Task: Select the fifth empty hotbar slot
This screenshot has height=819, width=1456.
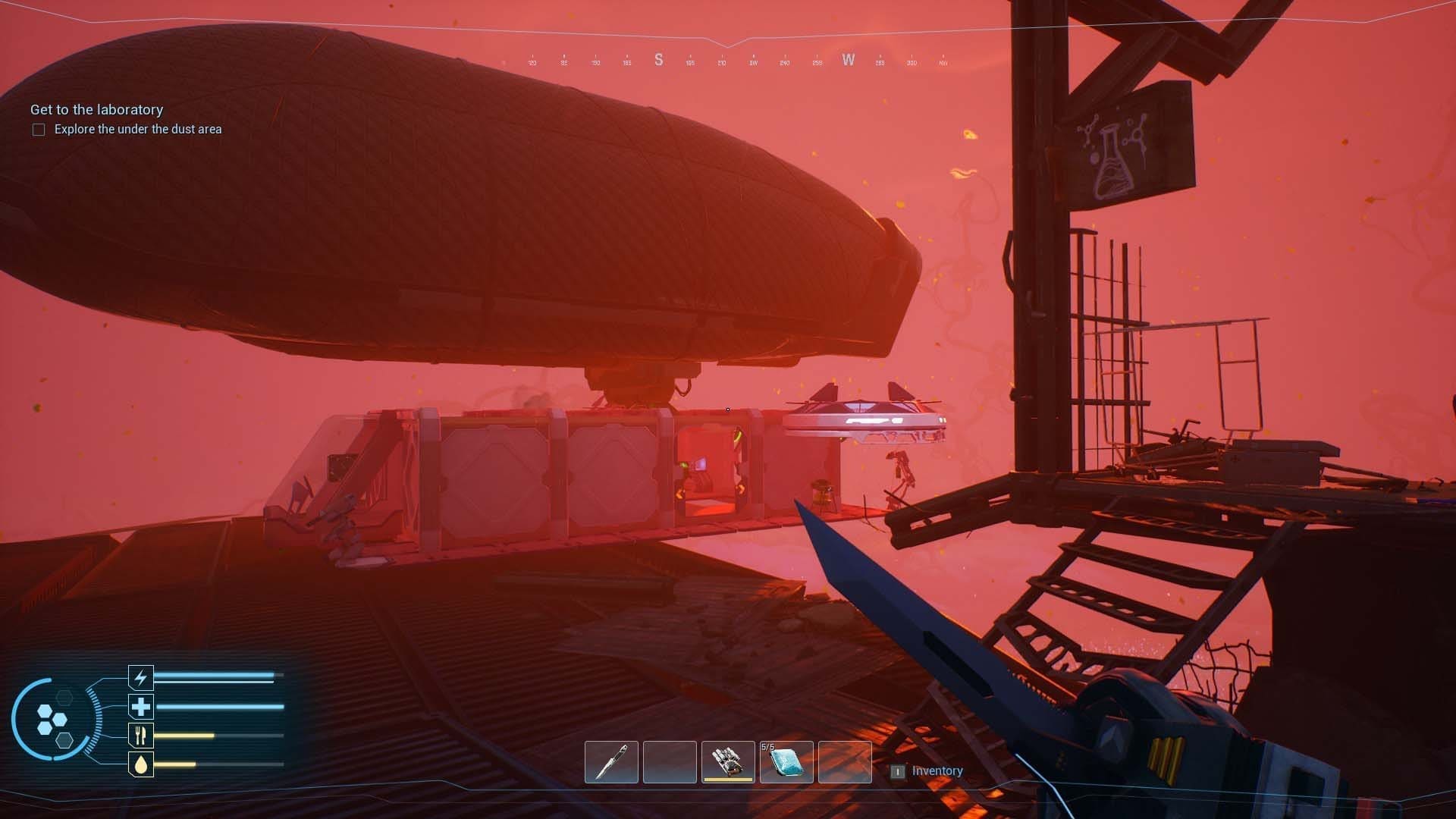Action: coord(845,762)
